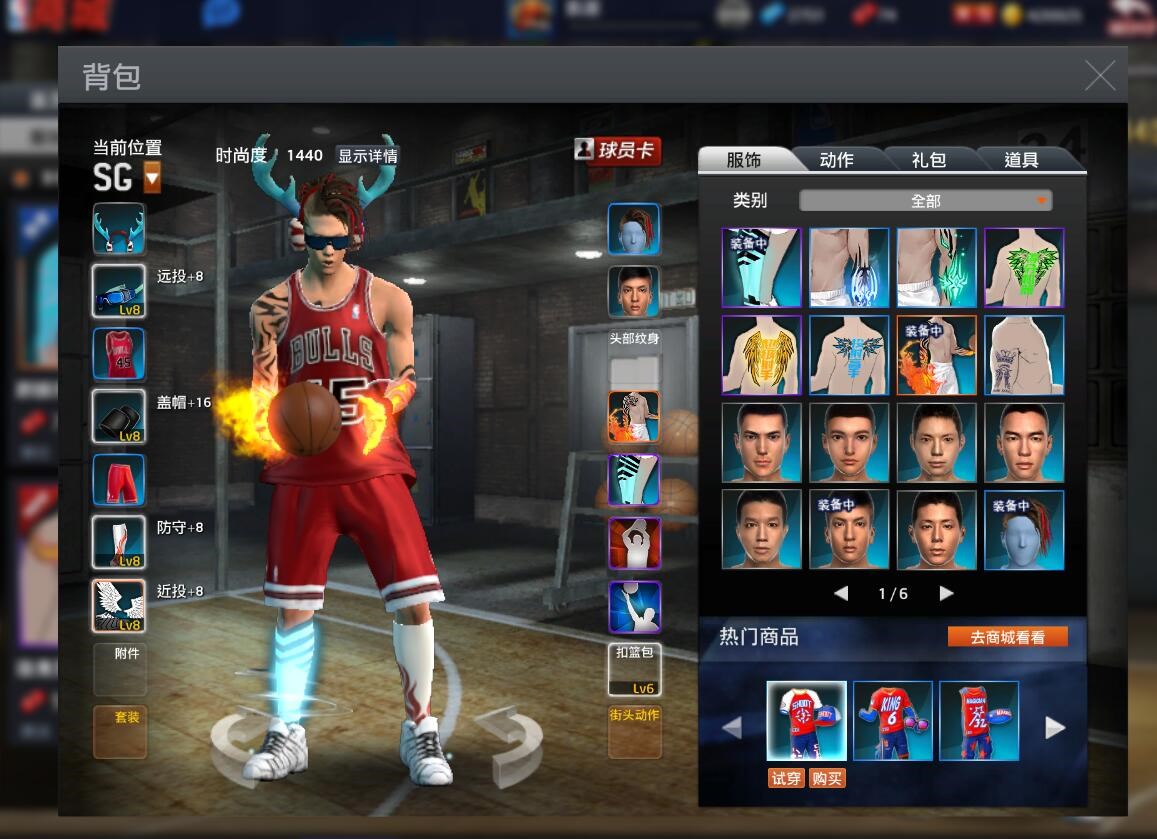This screenshot has width=1157, height=839.
Task: Click 去商城看看 to visit the shop
Action: point(1007,637)
